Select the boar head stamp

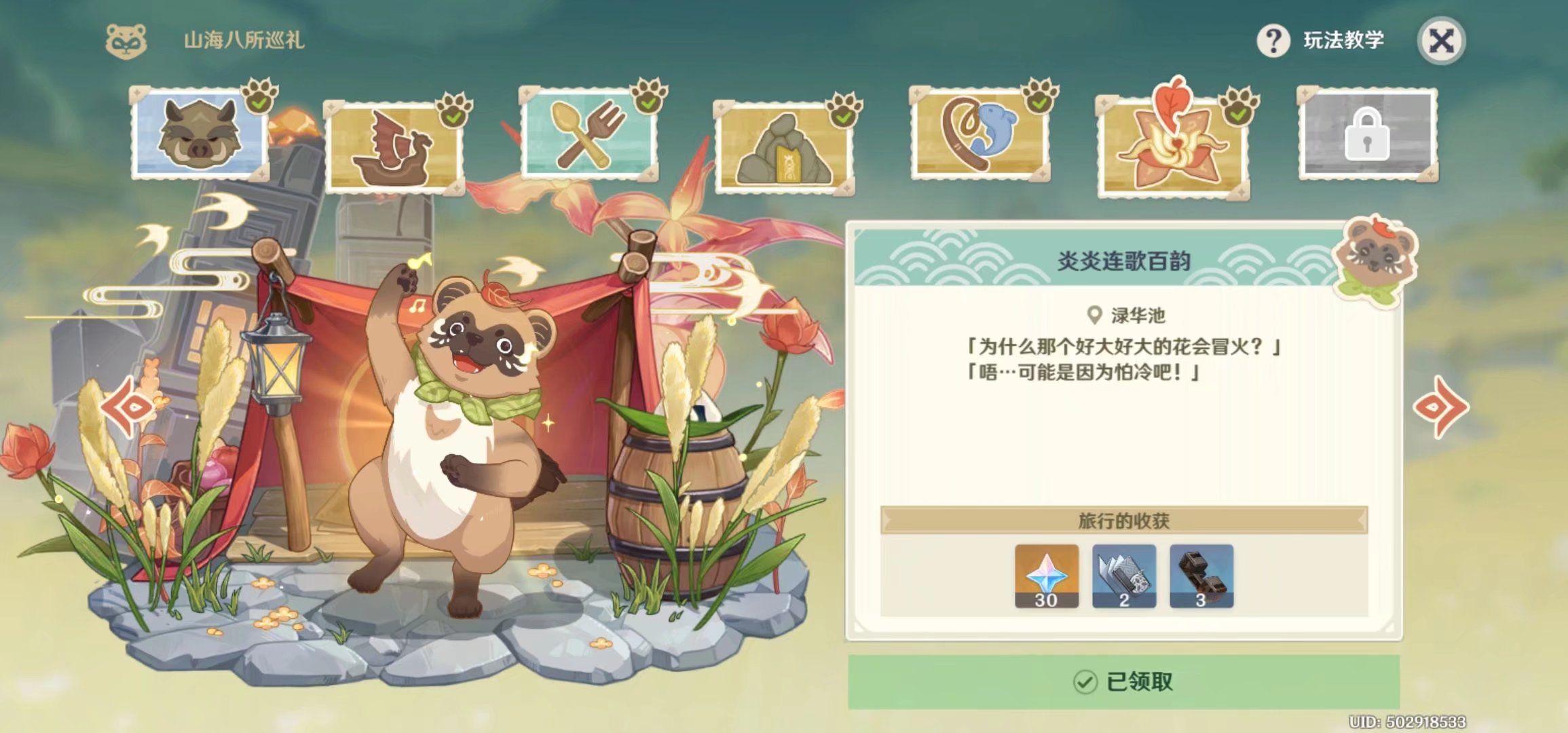[199, 132]
